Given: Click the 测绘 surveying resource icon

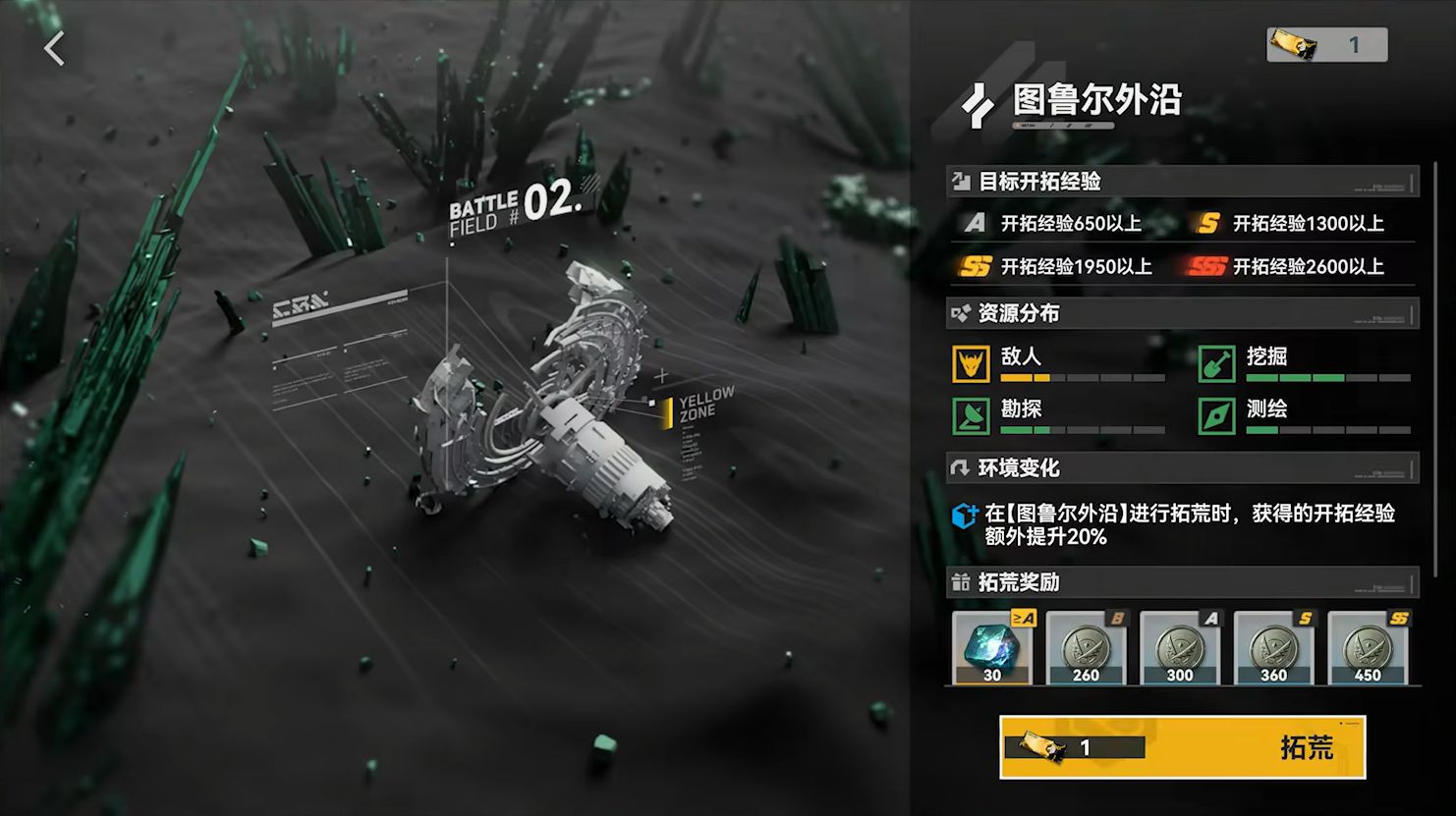Looking at the screenshot, I should coord(1216,415).
